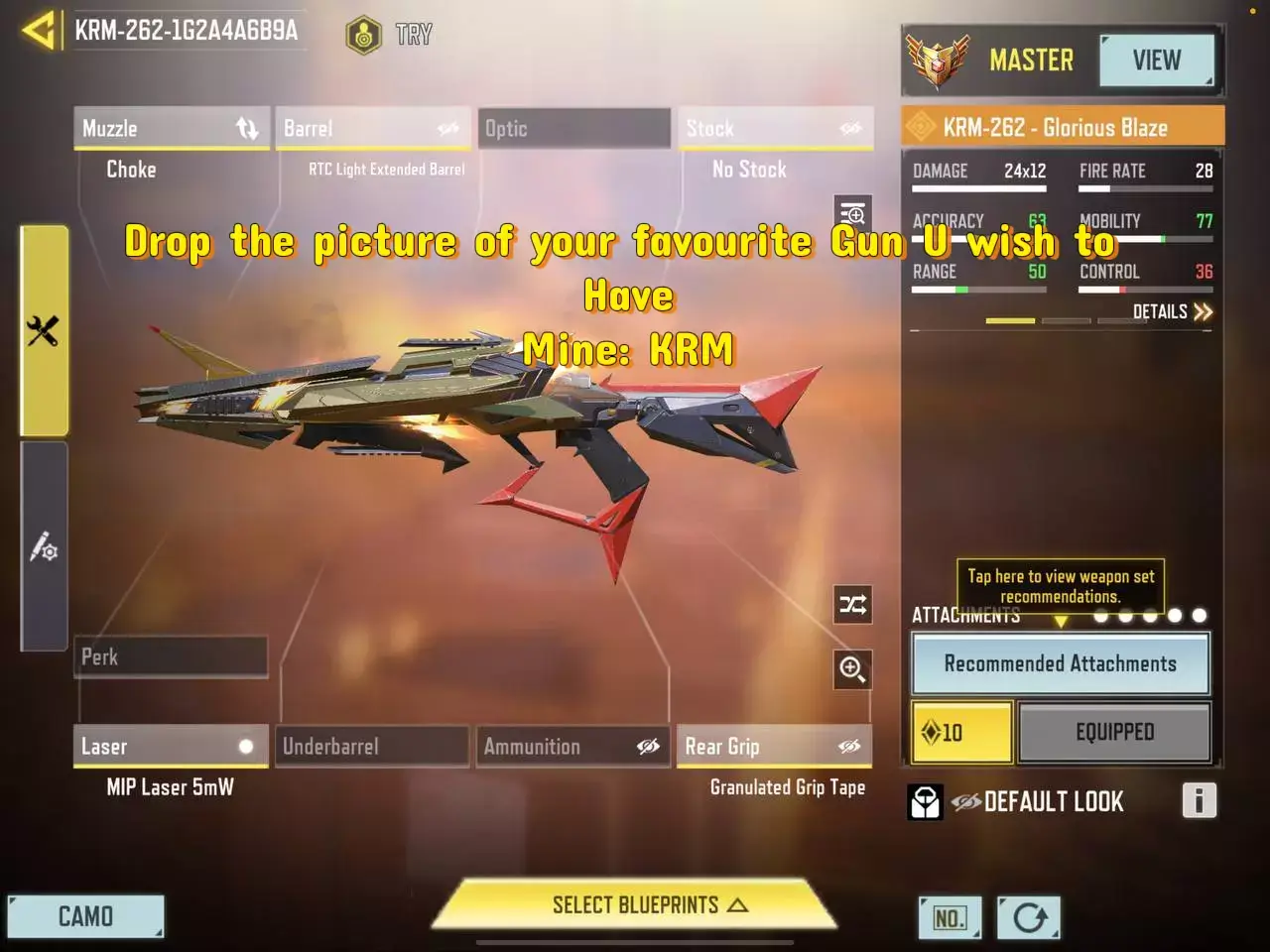Image resolution: width=1270 pixels, height=952 pixels.
Task: Select the Perk slot
Action: point(171,656)
